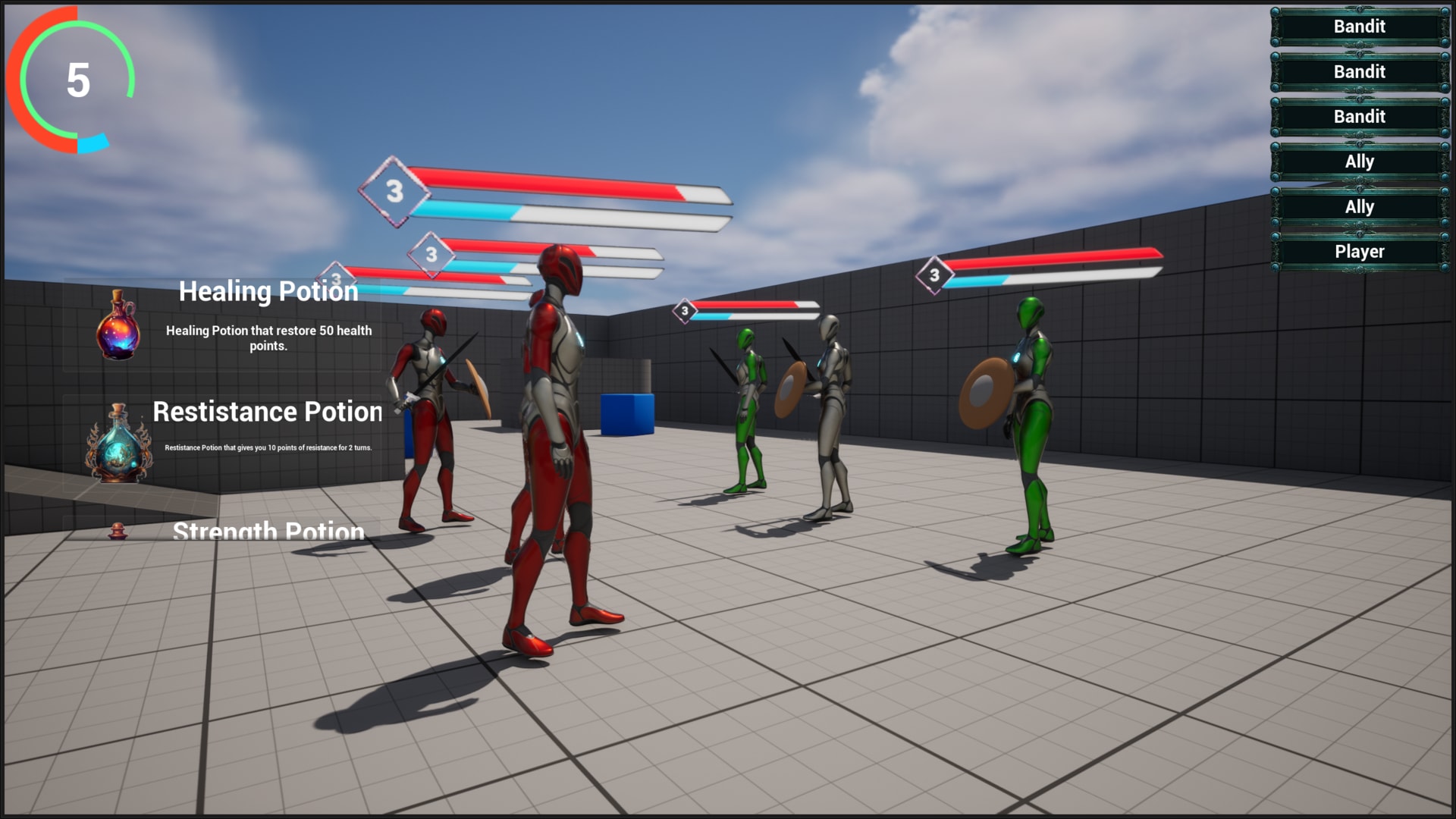
Task: Click the level 3 diamond on the topmost health bar
Action: pos(394,192)
